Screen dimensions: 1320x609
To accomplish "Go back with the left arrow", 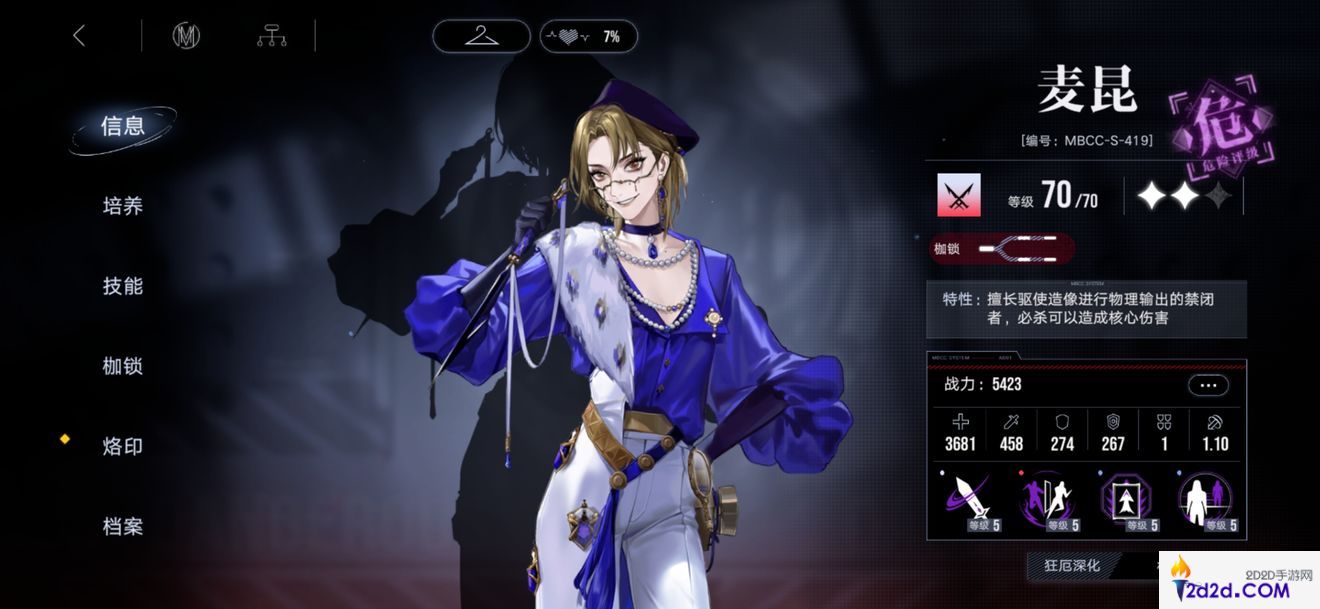I will 80,37.
